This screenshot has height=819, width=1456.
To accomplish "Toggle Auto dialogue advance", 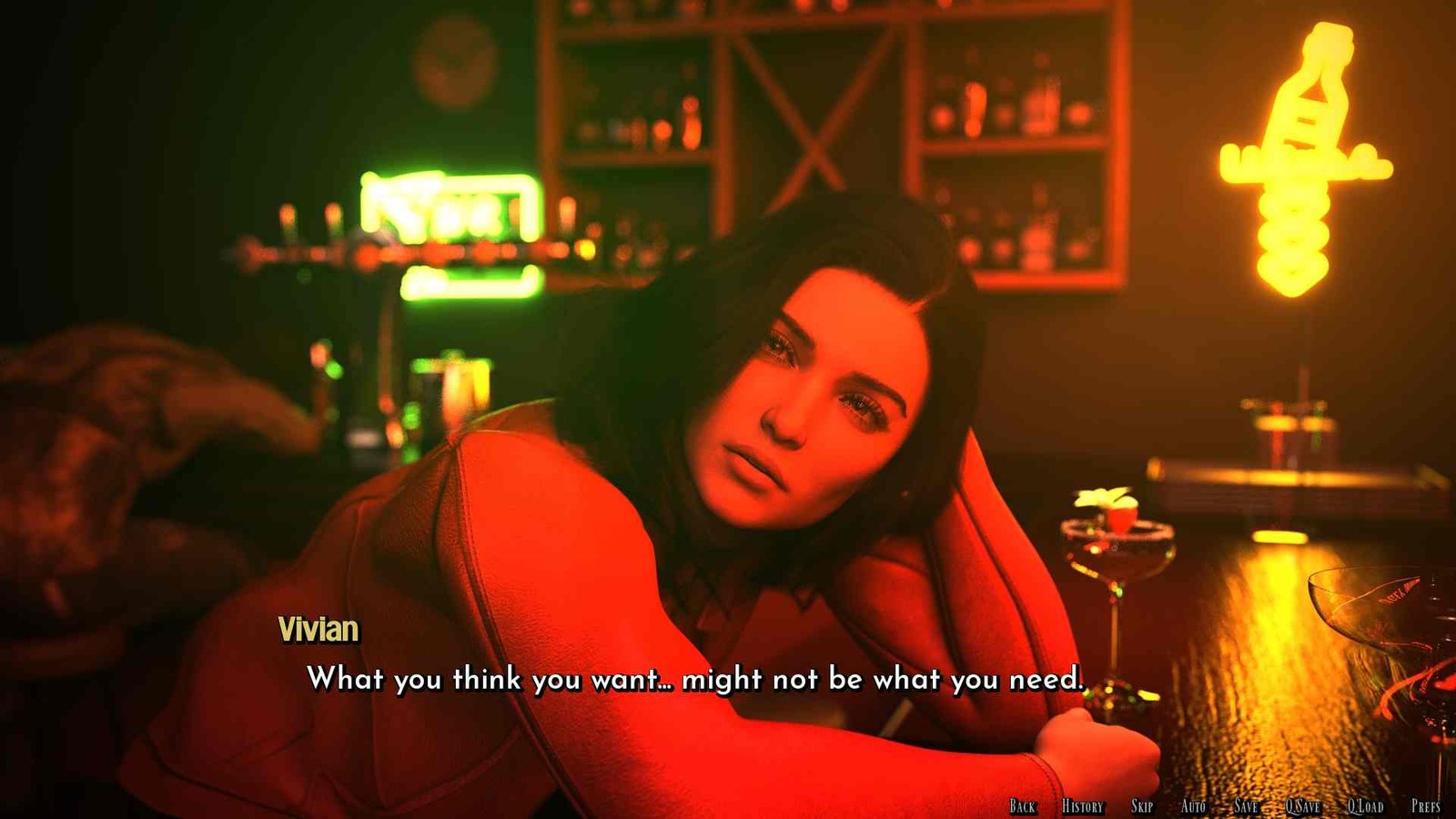I will (1192, 805).
